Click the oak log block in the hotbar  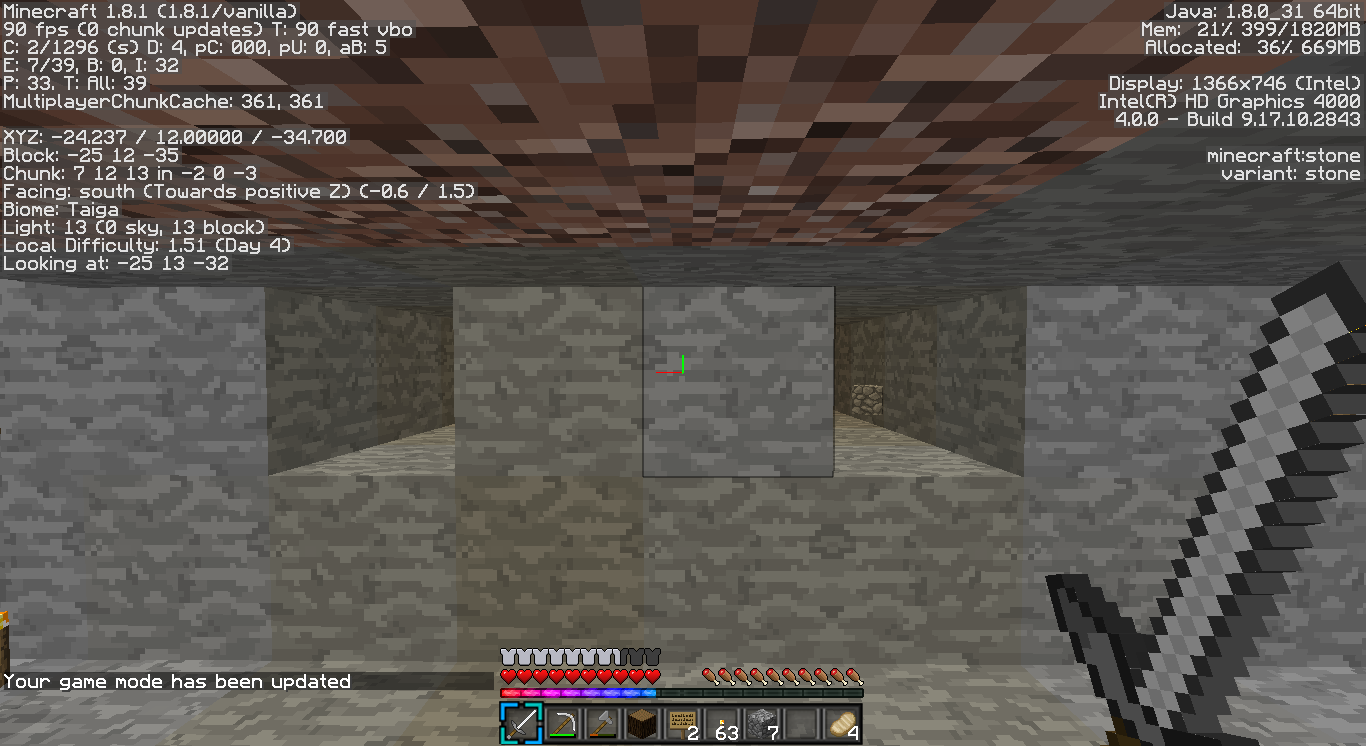[639, 722]
